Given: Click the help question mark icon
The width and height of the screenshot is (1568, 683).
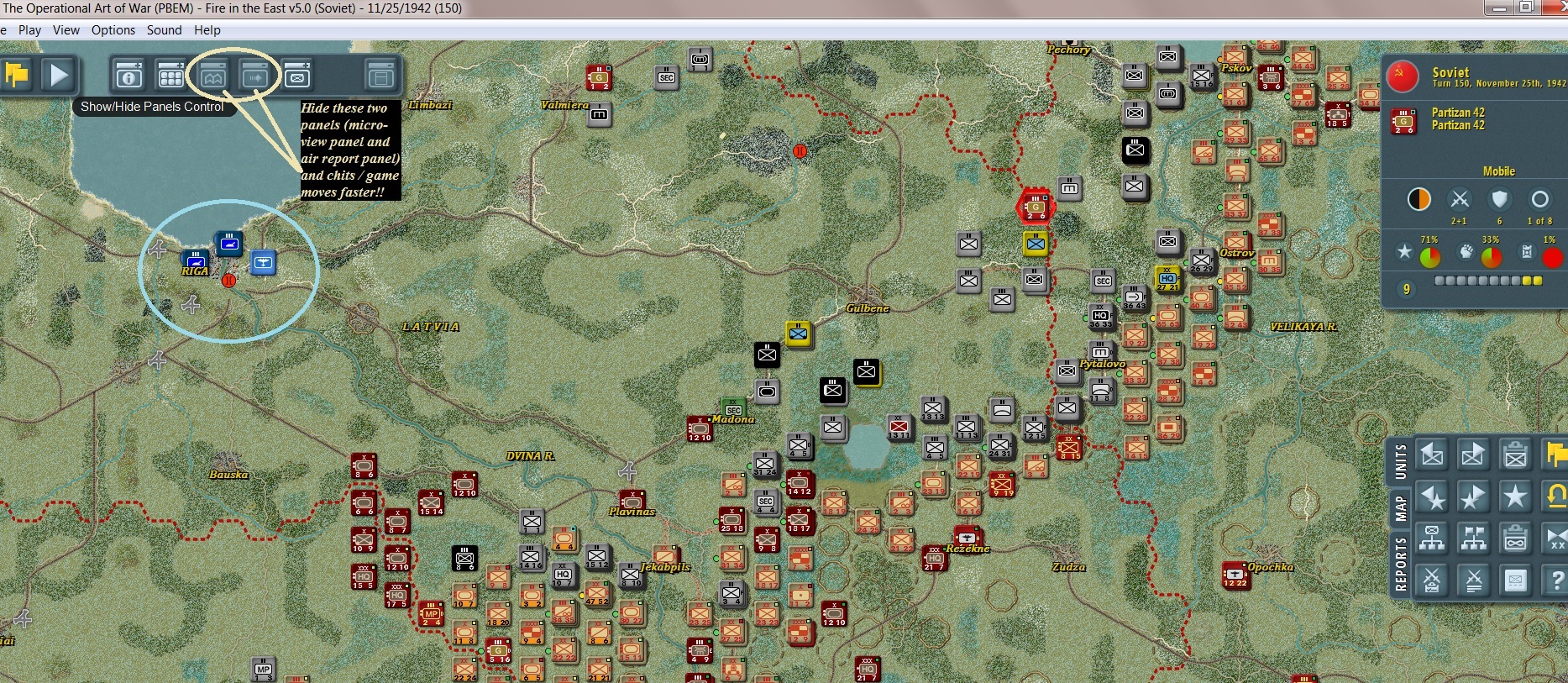Looking at the screenshot, I should click(1558, 578).
